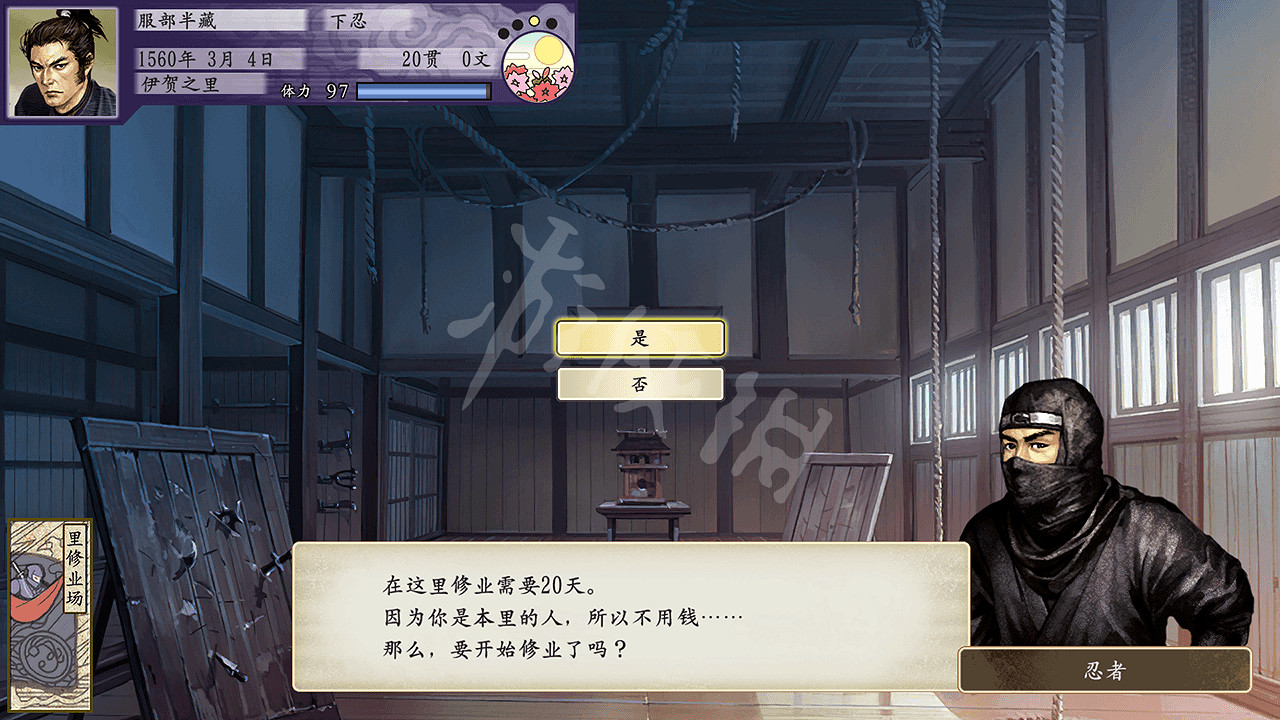Click the 体力 stamina bar
The image size is (1280, 720).
pos(424,93)
